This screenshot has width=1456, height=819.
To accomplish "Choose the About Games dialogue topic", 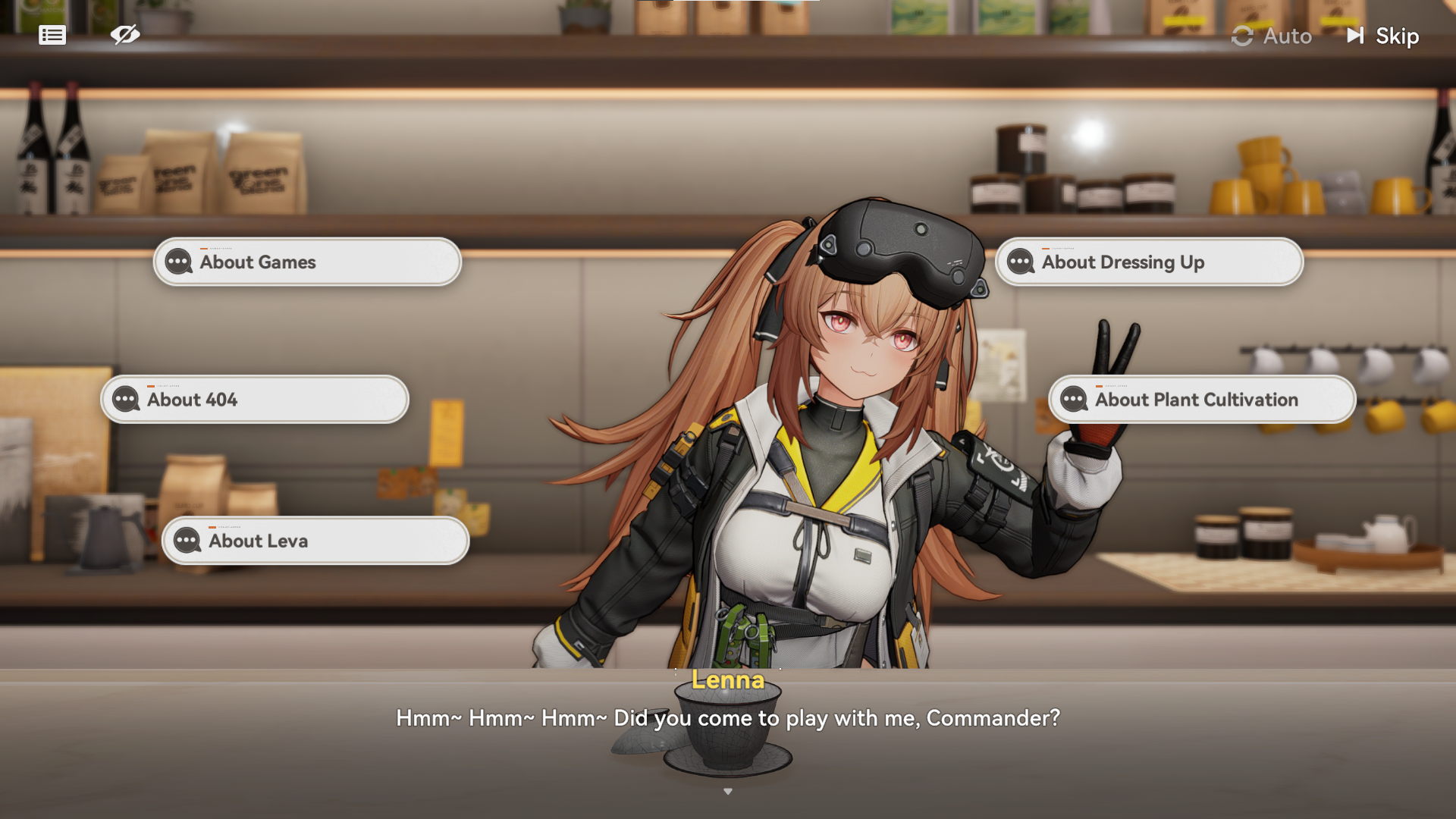I will point(307,262).
